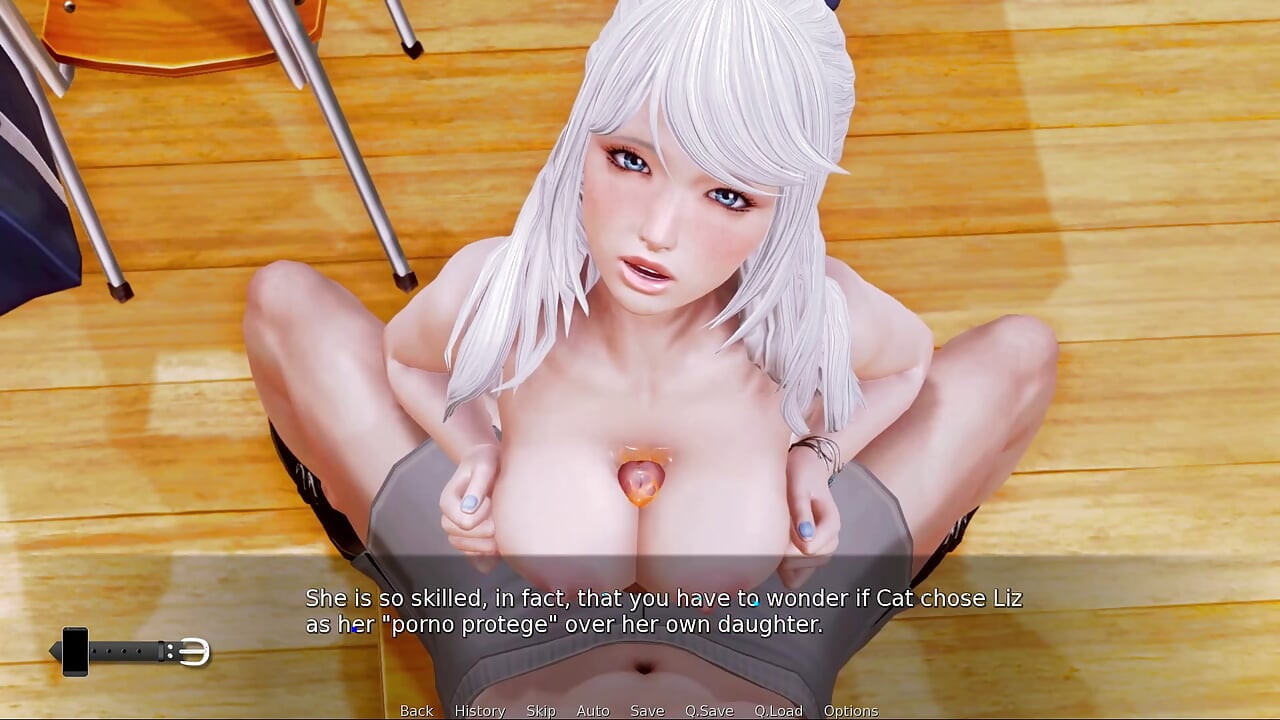
Task: Open the Save screen
Action: coord(646,710)
